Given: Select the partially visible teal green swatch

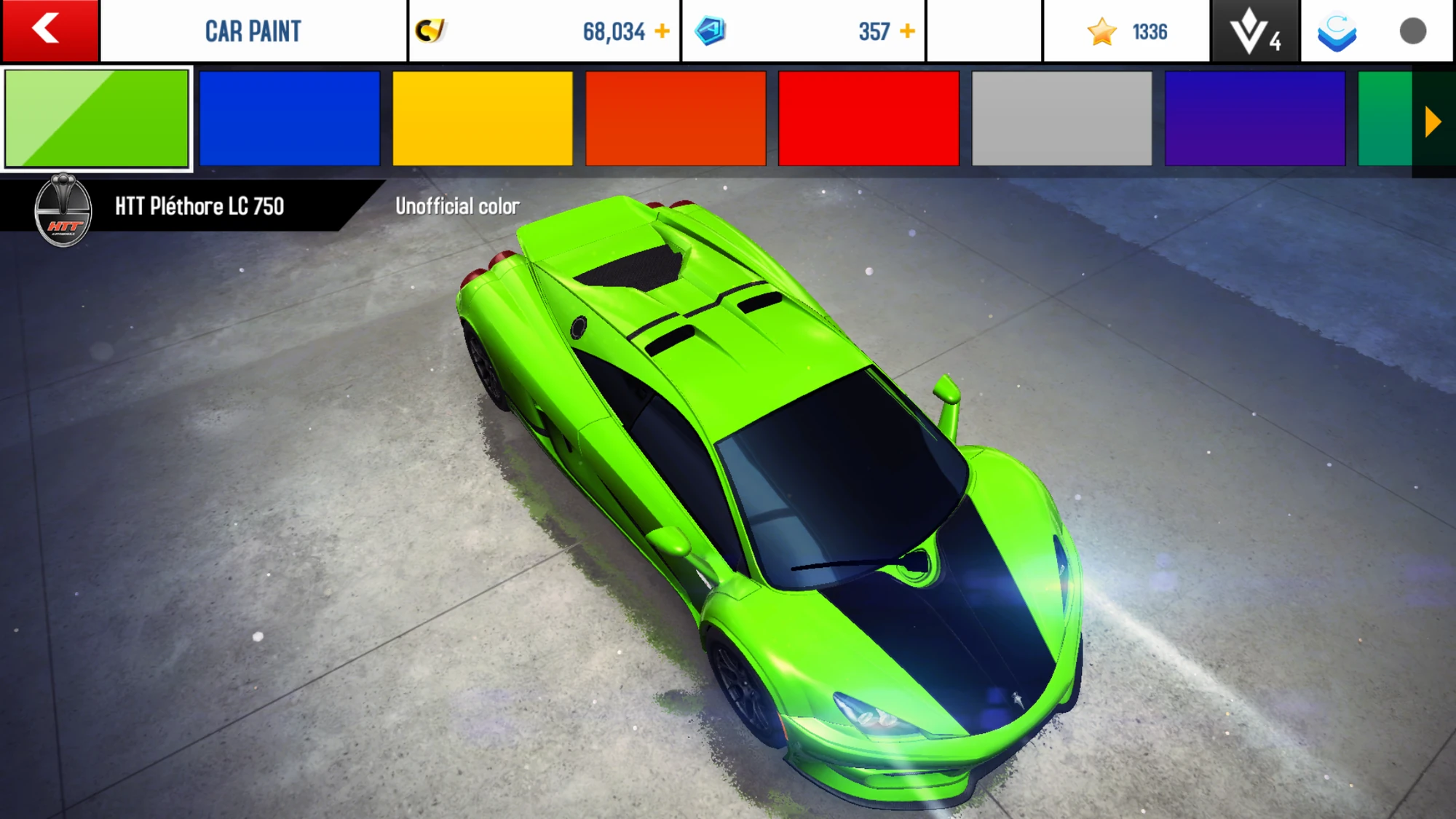Looking at the screenshot, I should 1385,119.
